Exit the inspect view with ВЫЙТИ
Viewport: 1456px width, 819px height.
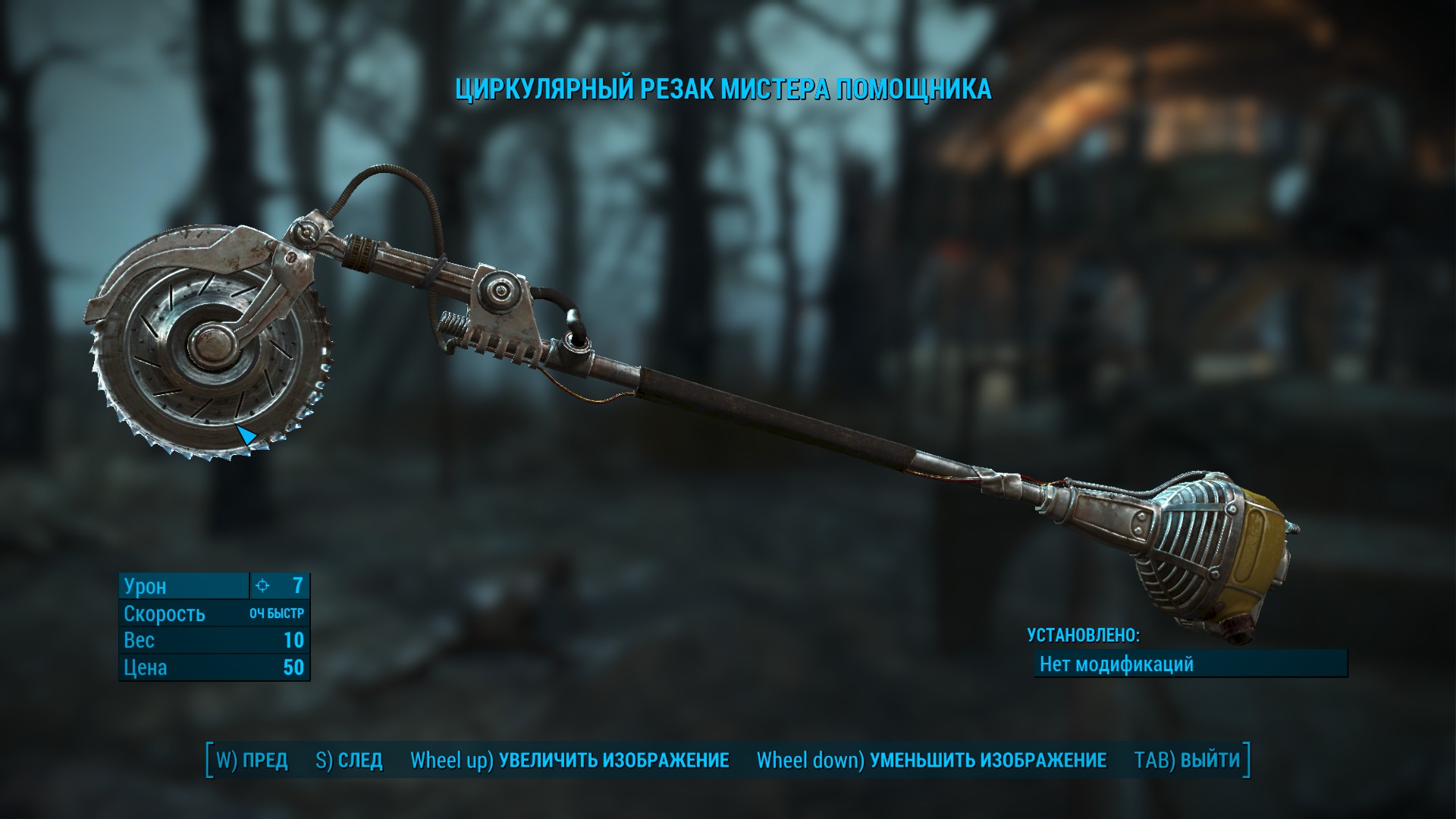[x=1187, y=760]
